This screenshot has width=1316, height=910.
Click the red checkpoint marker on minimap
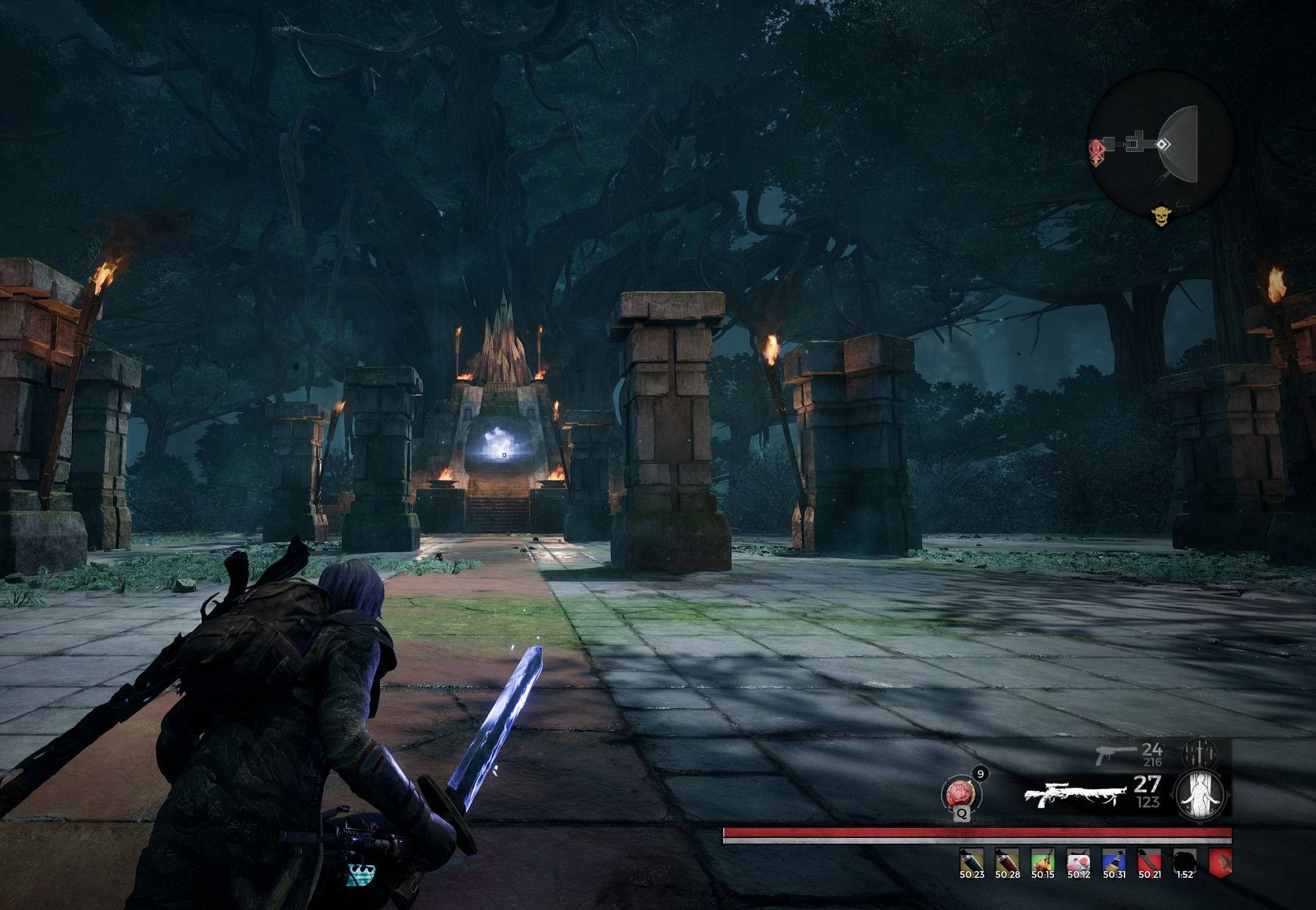1098,150
